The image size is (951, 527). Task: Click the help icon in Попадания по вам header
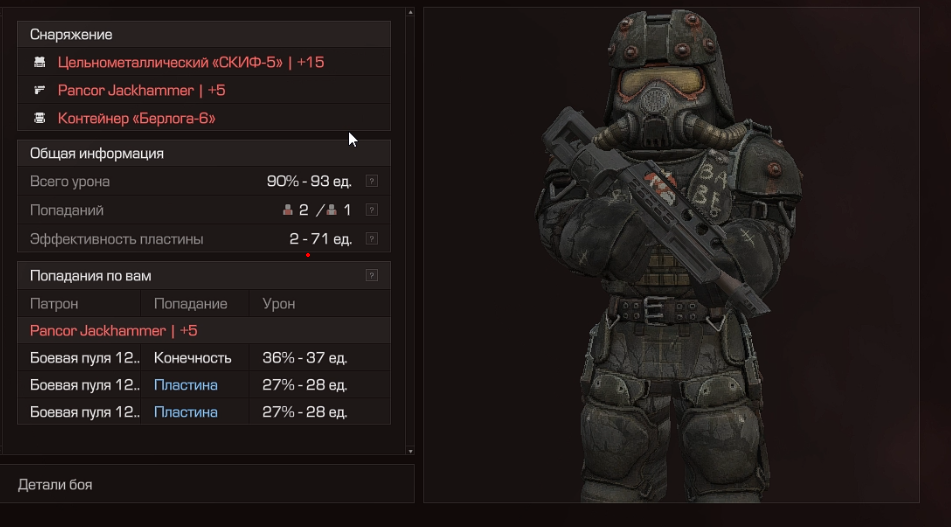tap(372, 275)
